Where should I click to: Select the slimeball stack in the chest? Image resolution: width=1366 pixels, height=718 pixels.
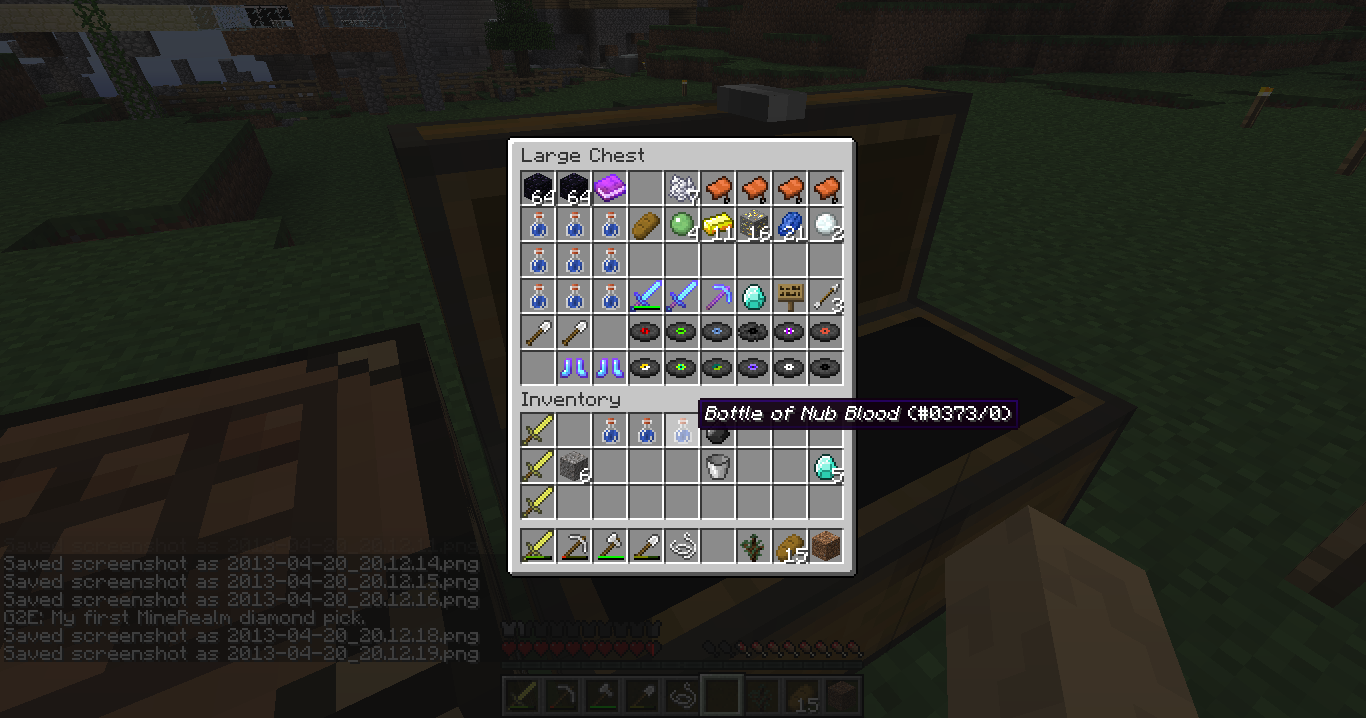click(x=682, y=224)
